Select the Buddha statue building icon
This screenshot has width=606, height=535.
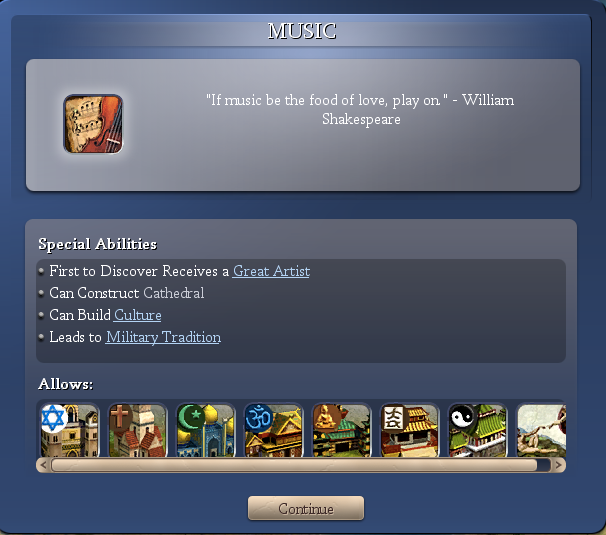(x=341, y=430)
